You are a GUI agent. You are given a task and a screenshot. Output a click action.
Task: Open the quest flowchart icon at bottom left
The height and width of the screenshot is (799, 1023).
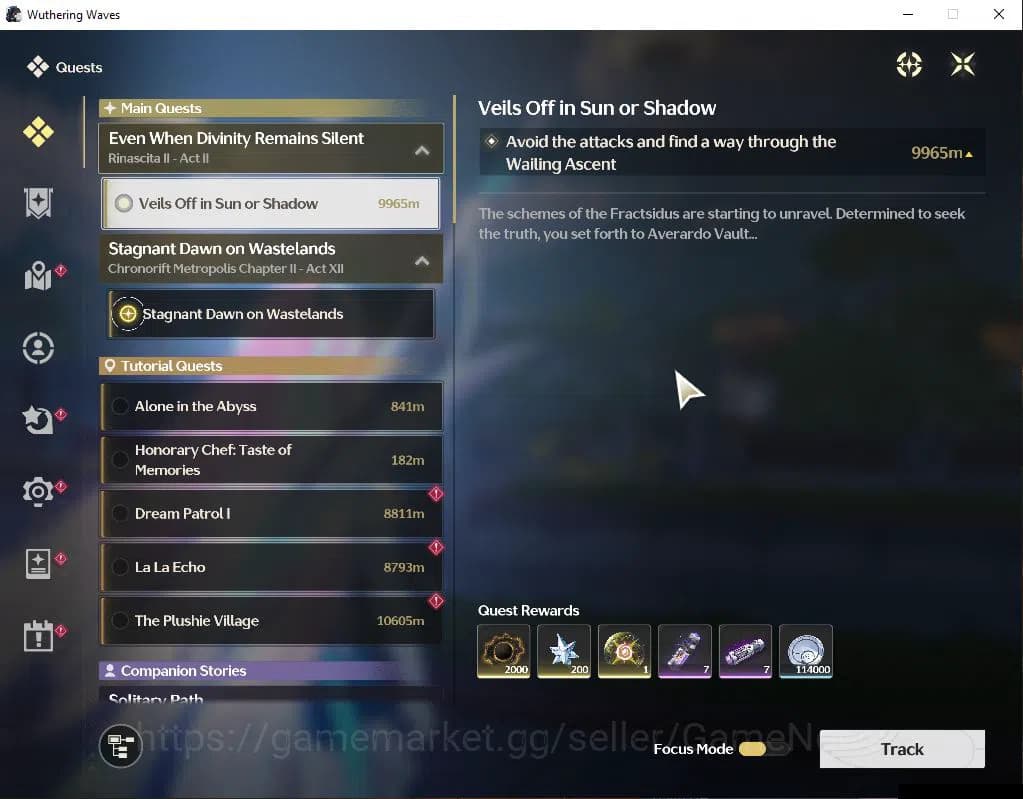tap(121, 746)
